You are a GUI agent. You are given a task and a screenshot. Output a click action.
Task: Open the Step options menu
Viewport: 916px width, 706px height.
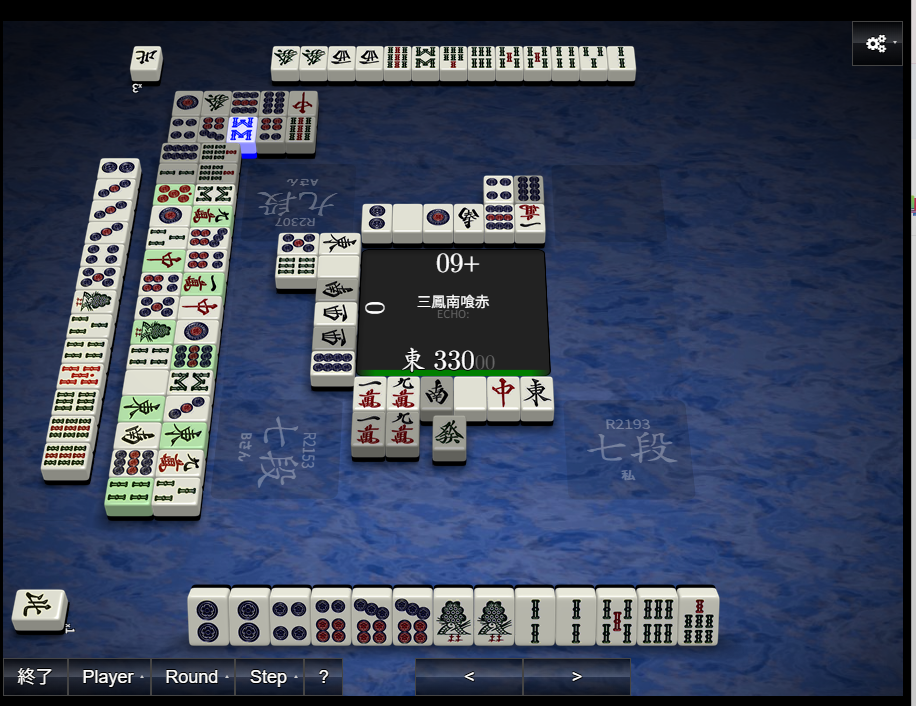coord(269,677)
